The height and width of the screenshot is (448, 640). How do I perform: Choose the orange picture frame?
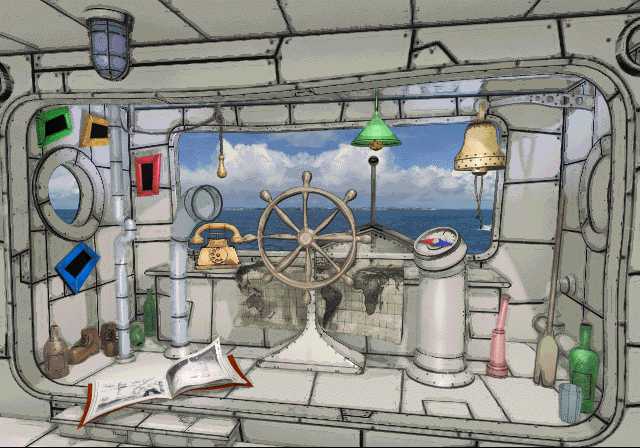coord(95,130)
